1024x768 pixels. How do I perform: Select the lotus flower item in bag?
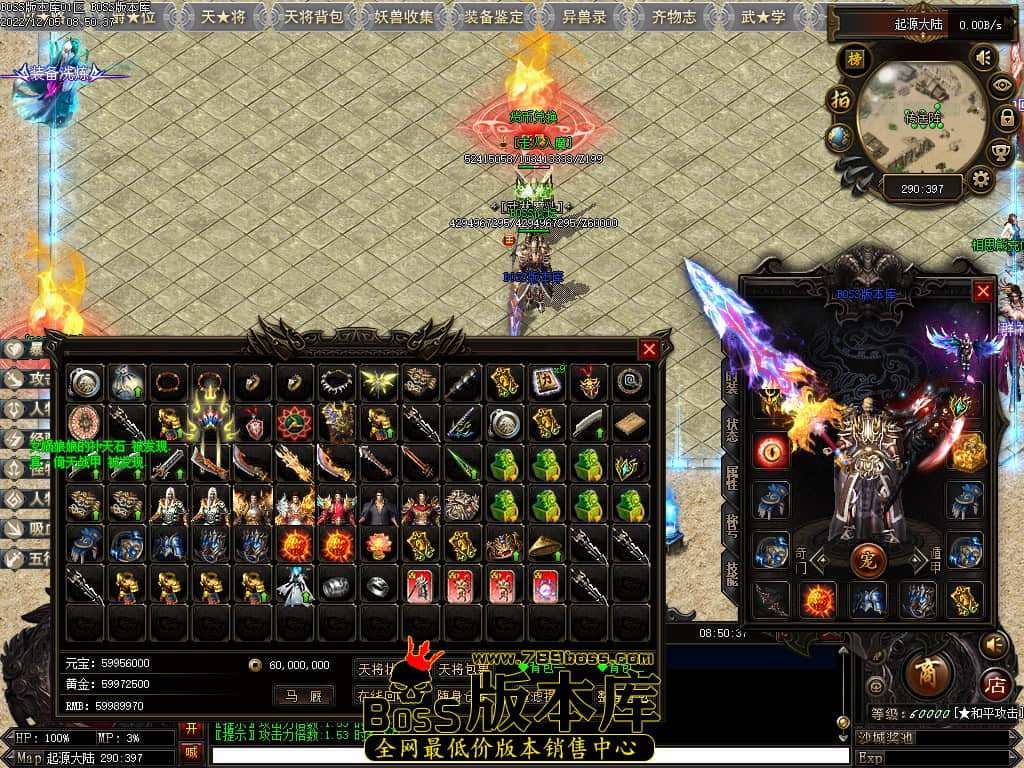379,545
